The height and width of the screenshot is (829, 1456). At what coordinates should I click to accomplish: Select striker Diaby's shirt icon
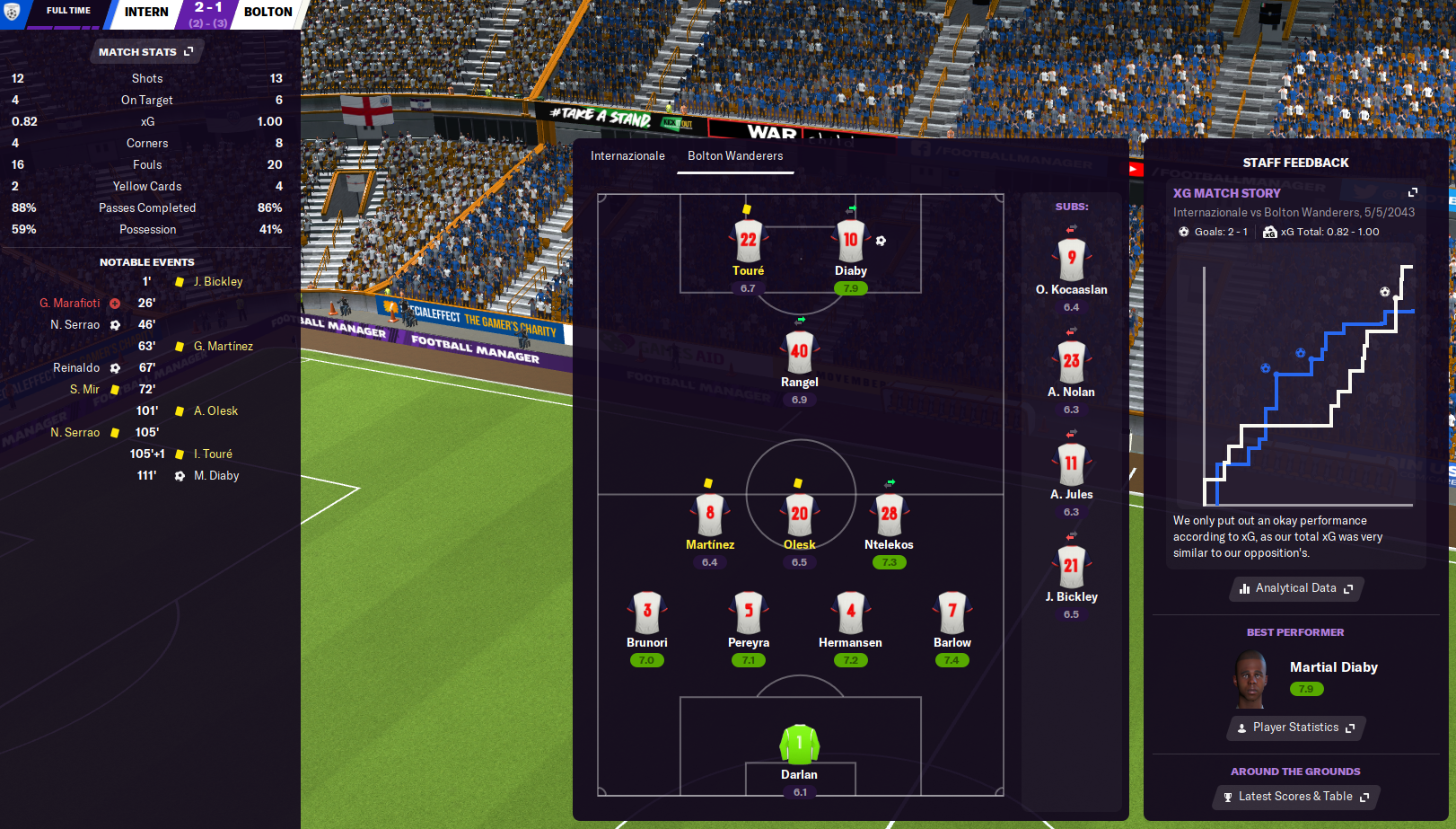click(850, 240)
